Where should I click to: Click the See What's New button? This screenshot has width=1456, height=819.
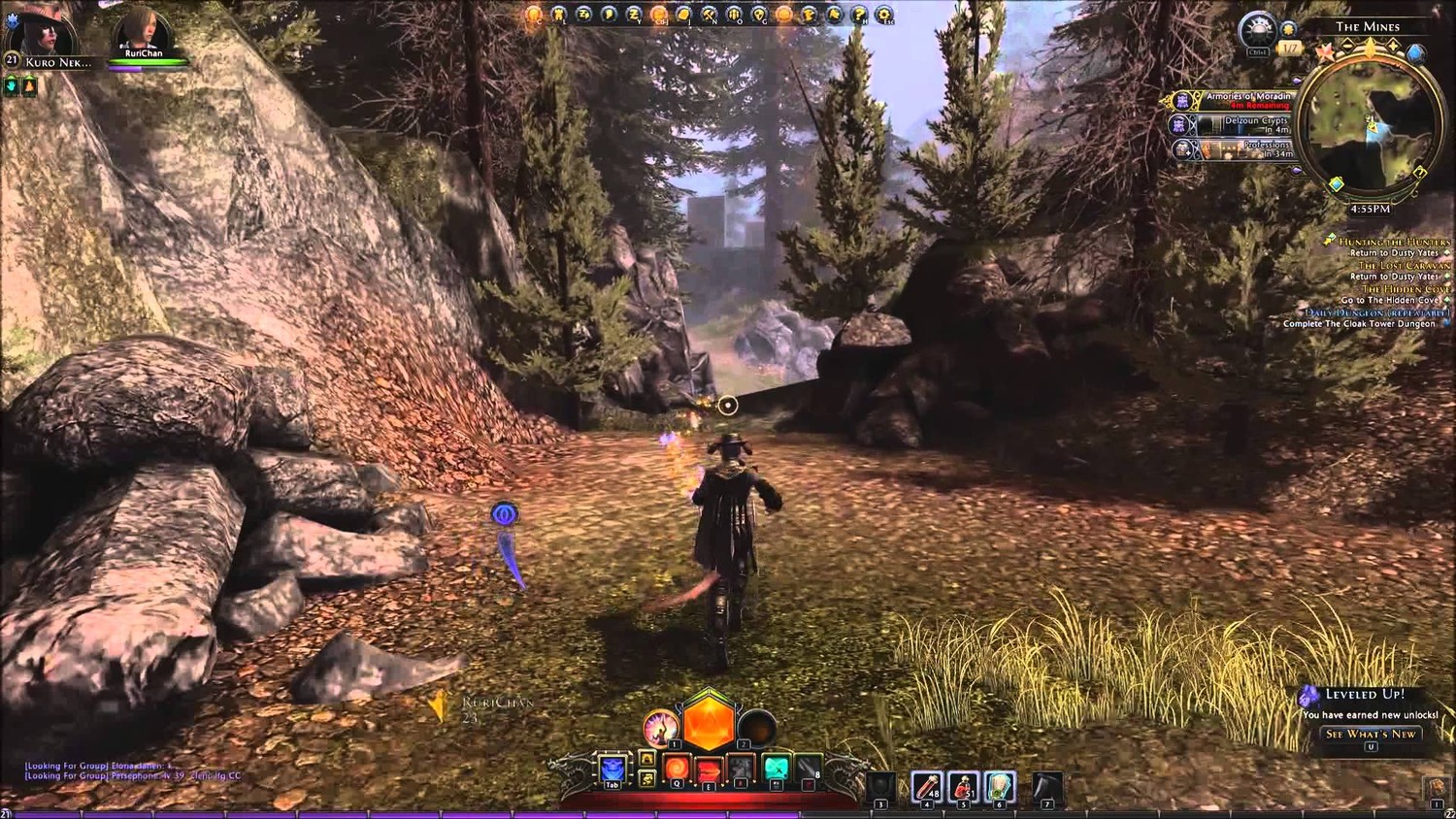pos(1371,735)
